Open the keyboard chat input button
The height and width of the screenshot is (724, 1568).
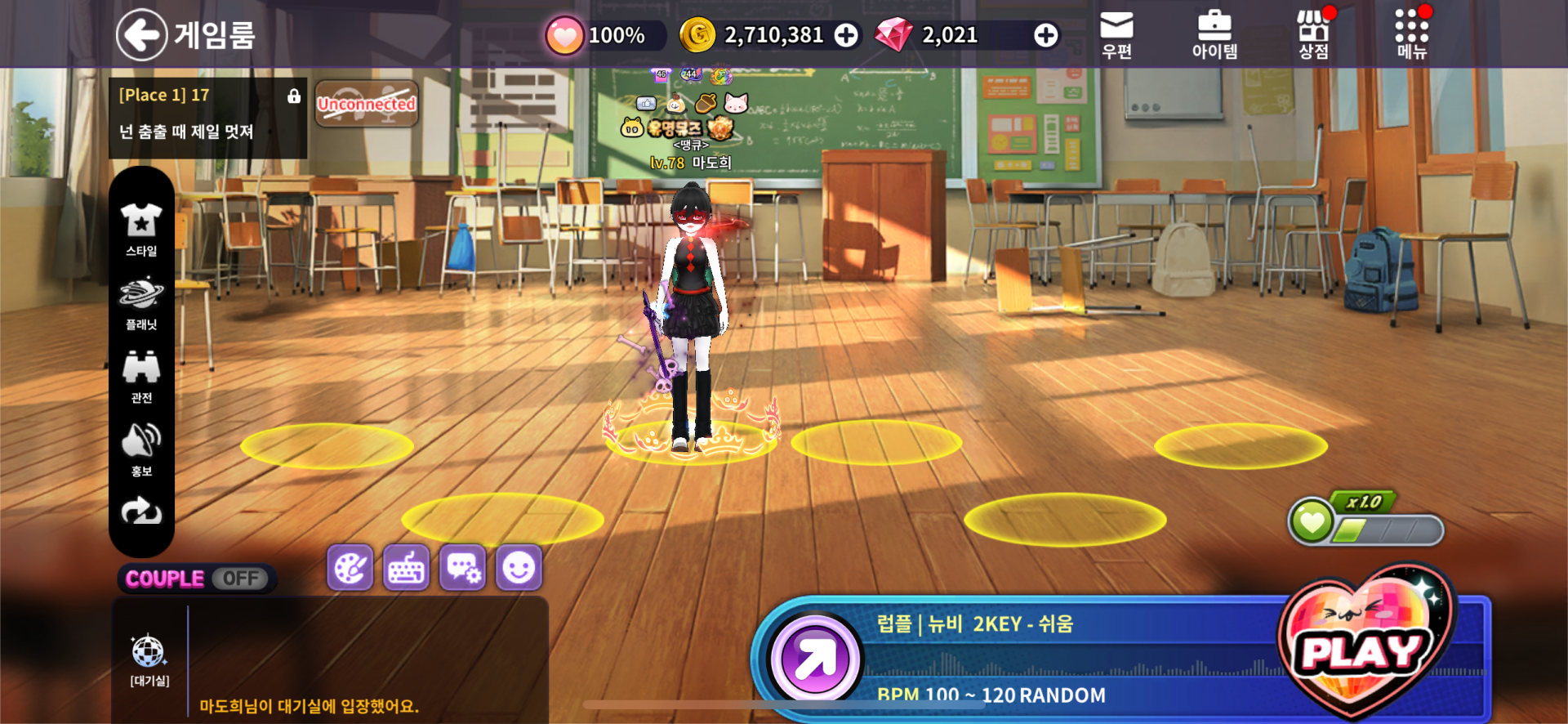coord(407,567)
